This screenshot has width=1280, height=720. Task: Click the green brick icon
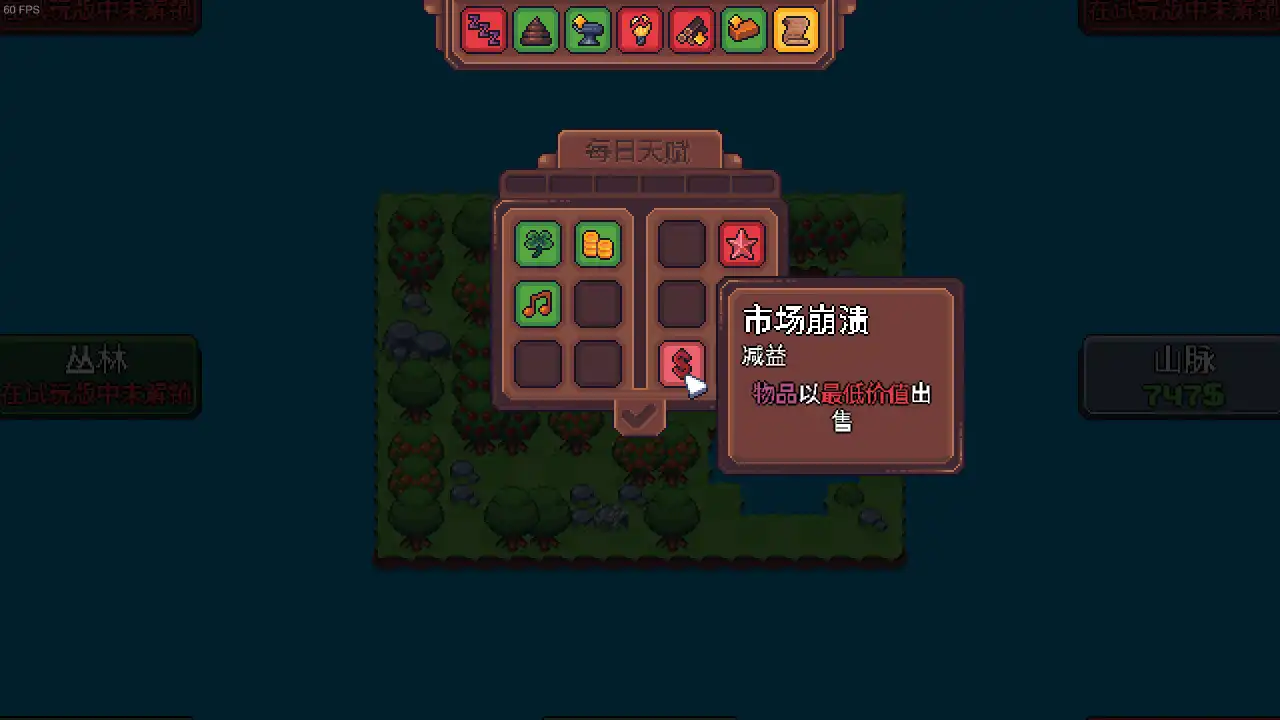(x=745, y=30)
